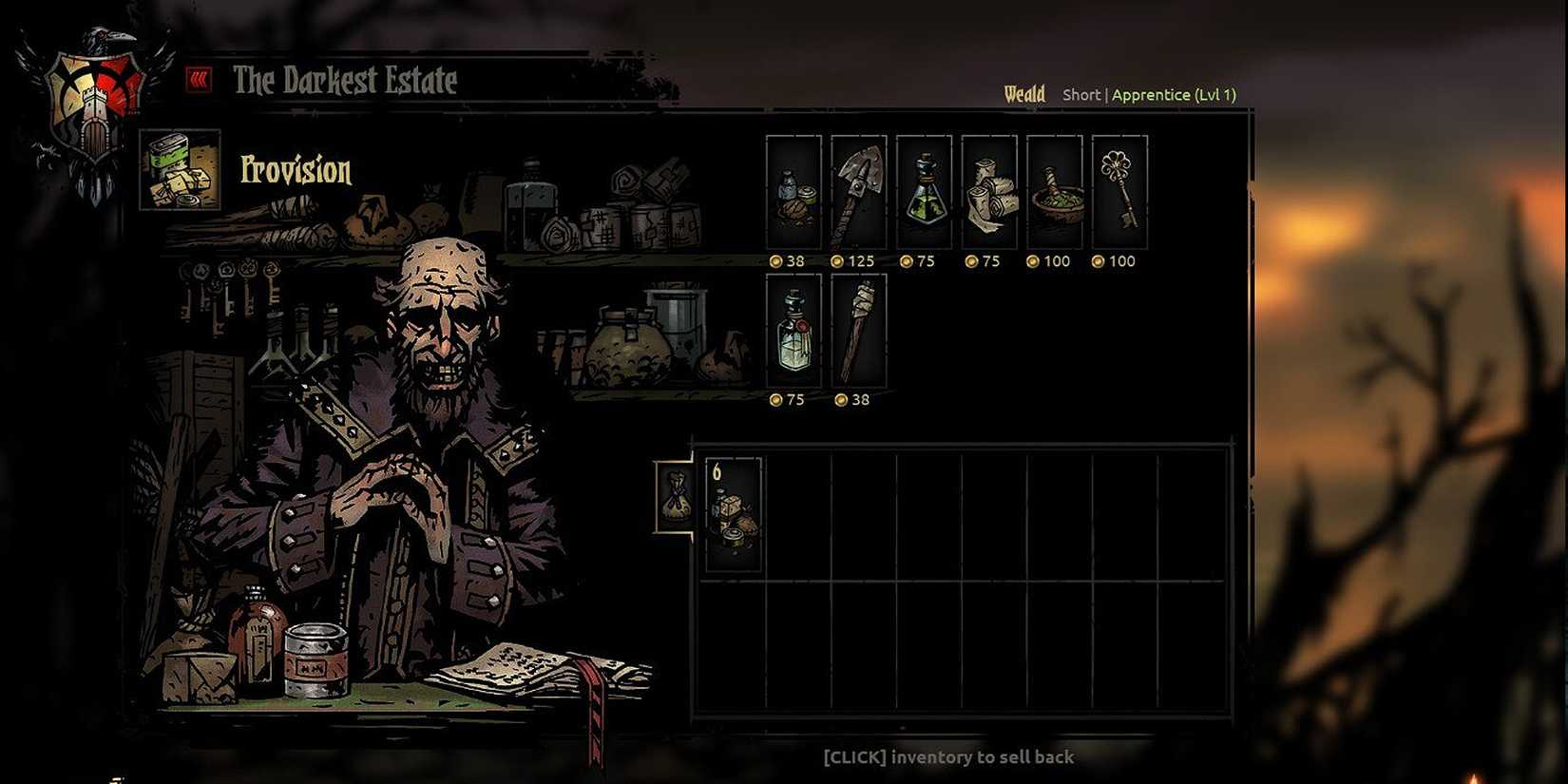The width and height of the screenshot is (1568, 784).
Task: Buy the Shovel priced at 125 gold
Action: (x=858, y=195)
